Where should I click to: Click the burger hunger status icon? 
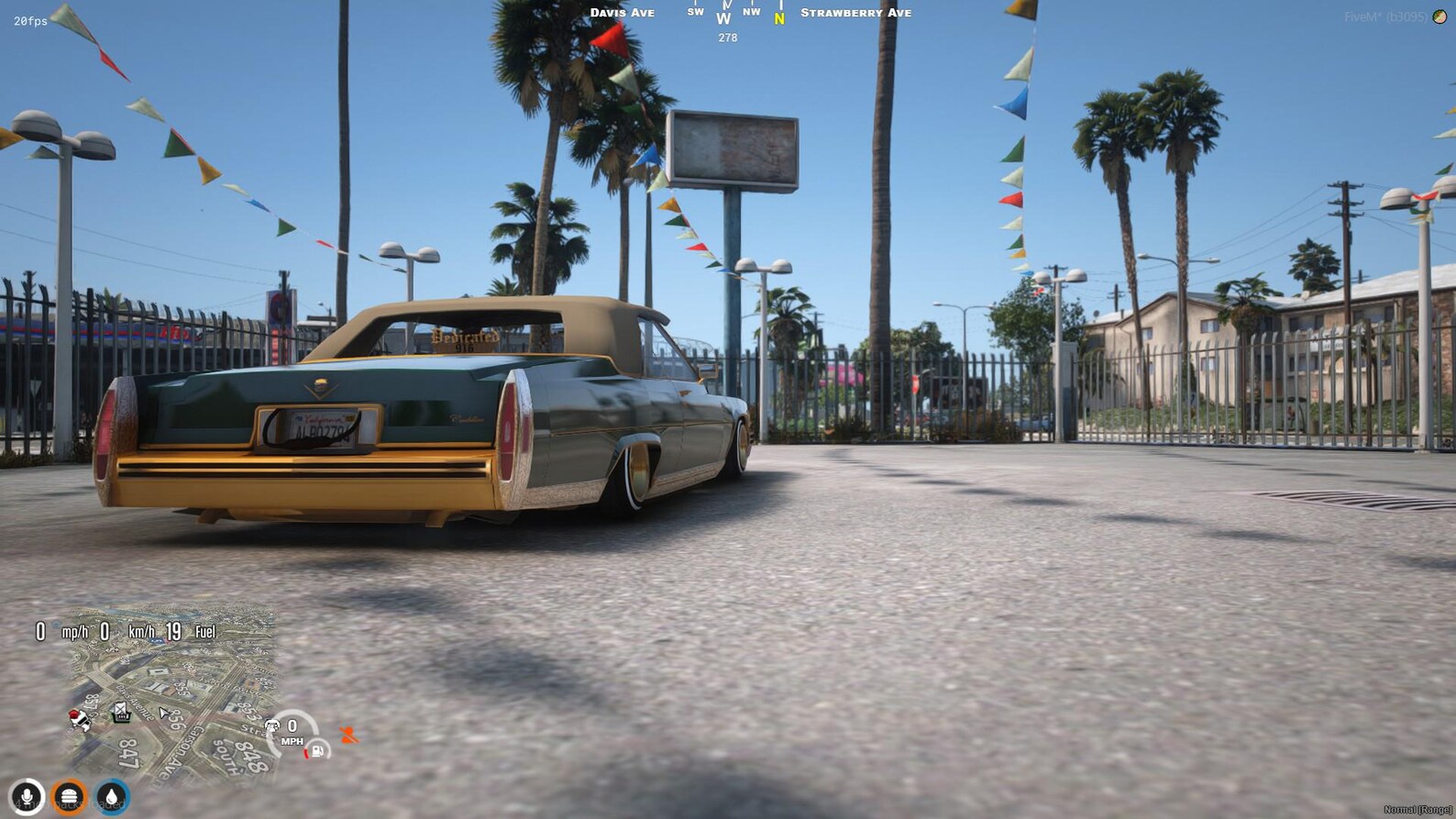(69, 796)
